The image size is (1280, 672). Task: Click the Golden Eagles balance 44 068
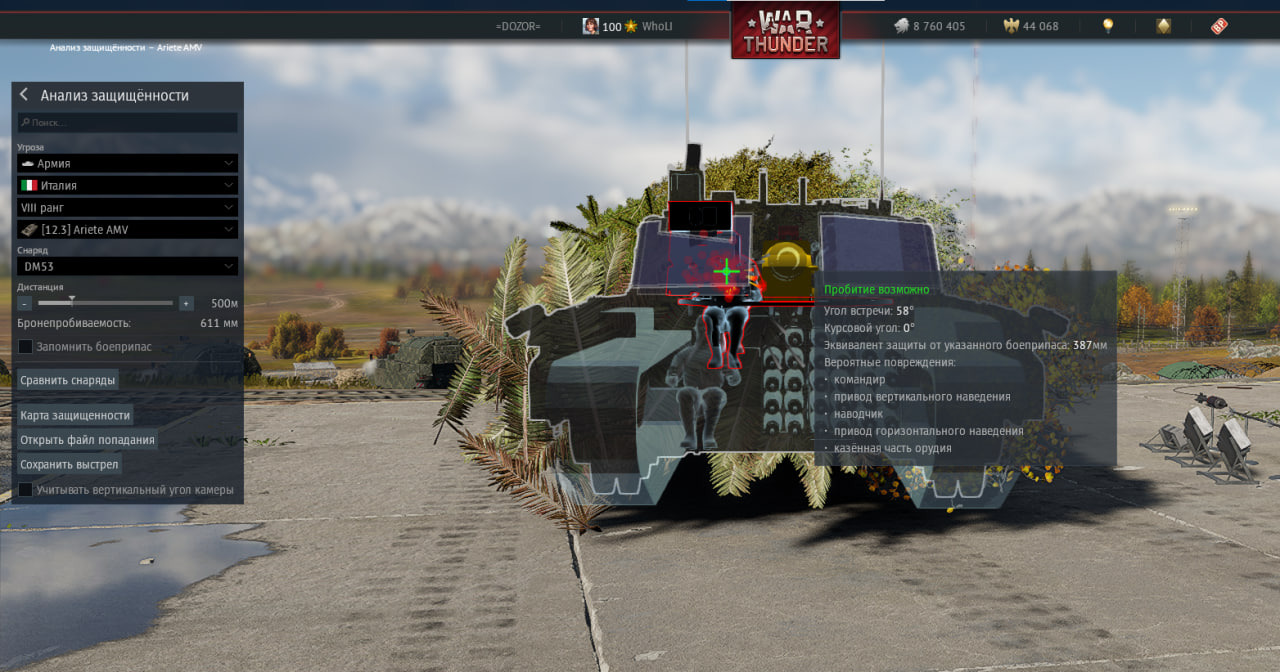pyautogui.click(x=1031, y=27)
